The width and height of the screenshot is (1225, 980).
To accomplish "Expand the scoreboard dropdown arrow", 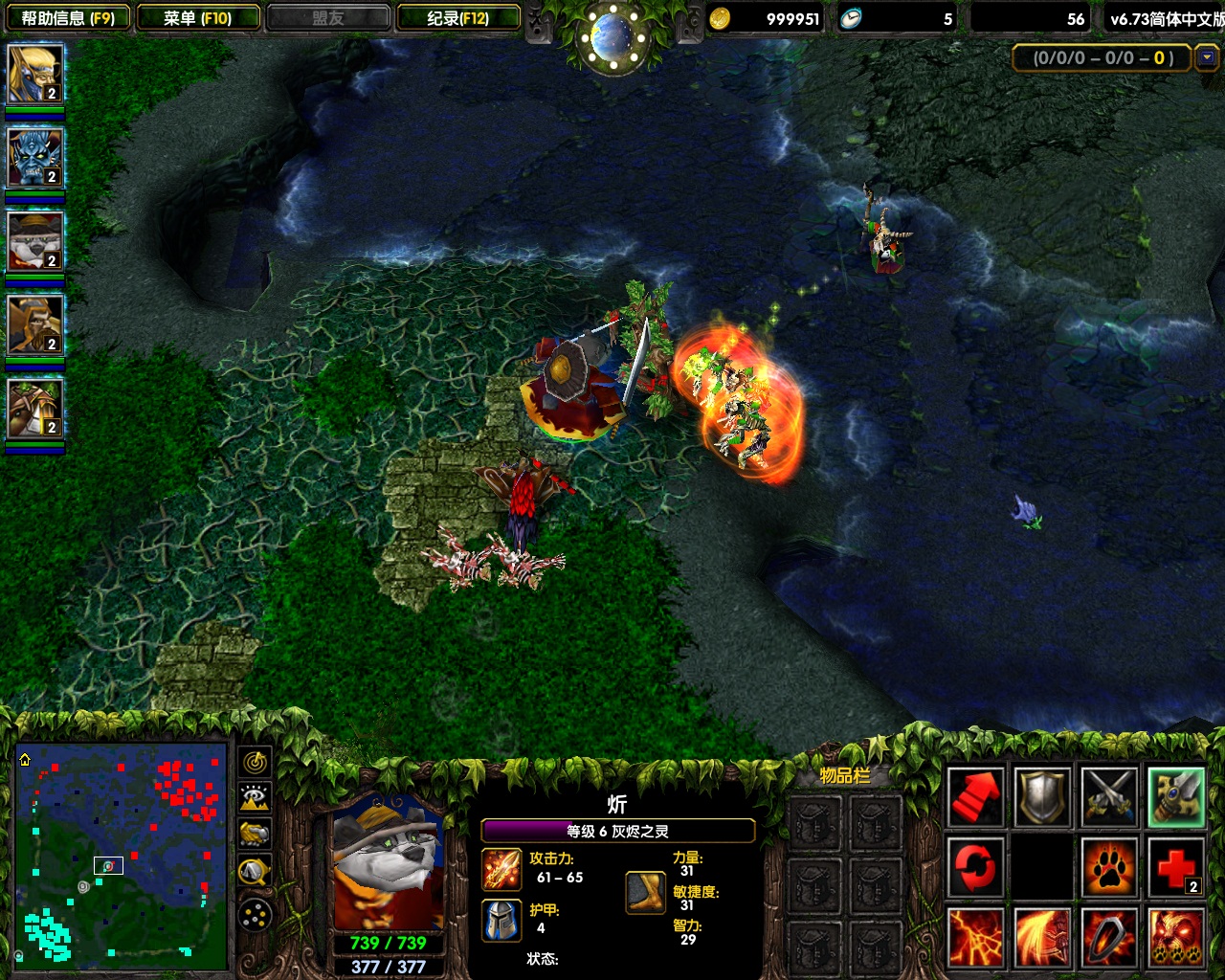I will click(1207, 57).
